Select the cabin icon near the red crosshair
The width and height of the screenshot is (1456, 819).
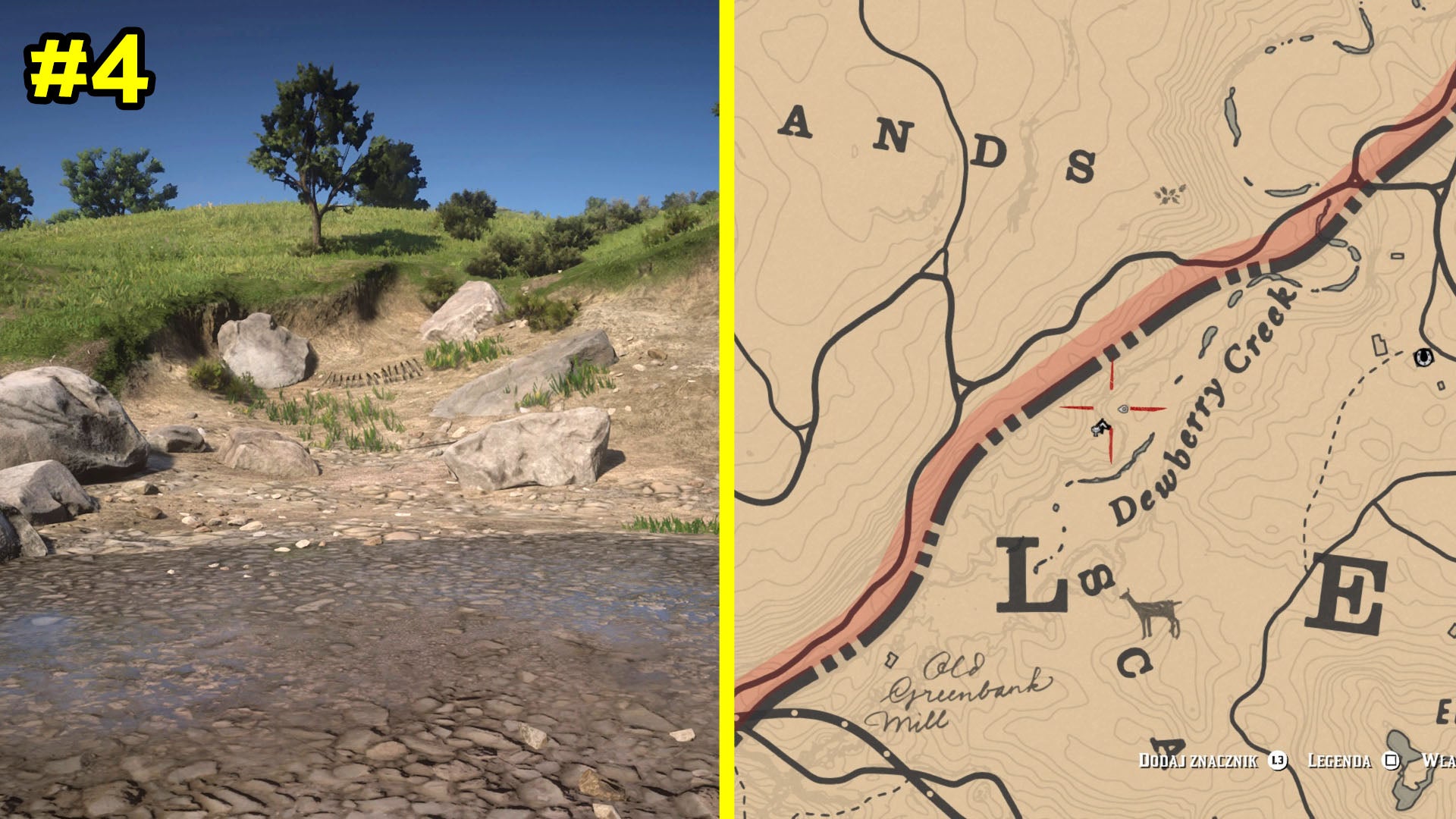[1101, 428]
